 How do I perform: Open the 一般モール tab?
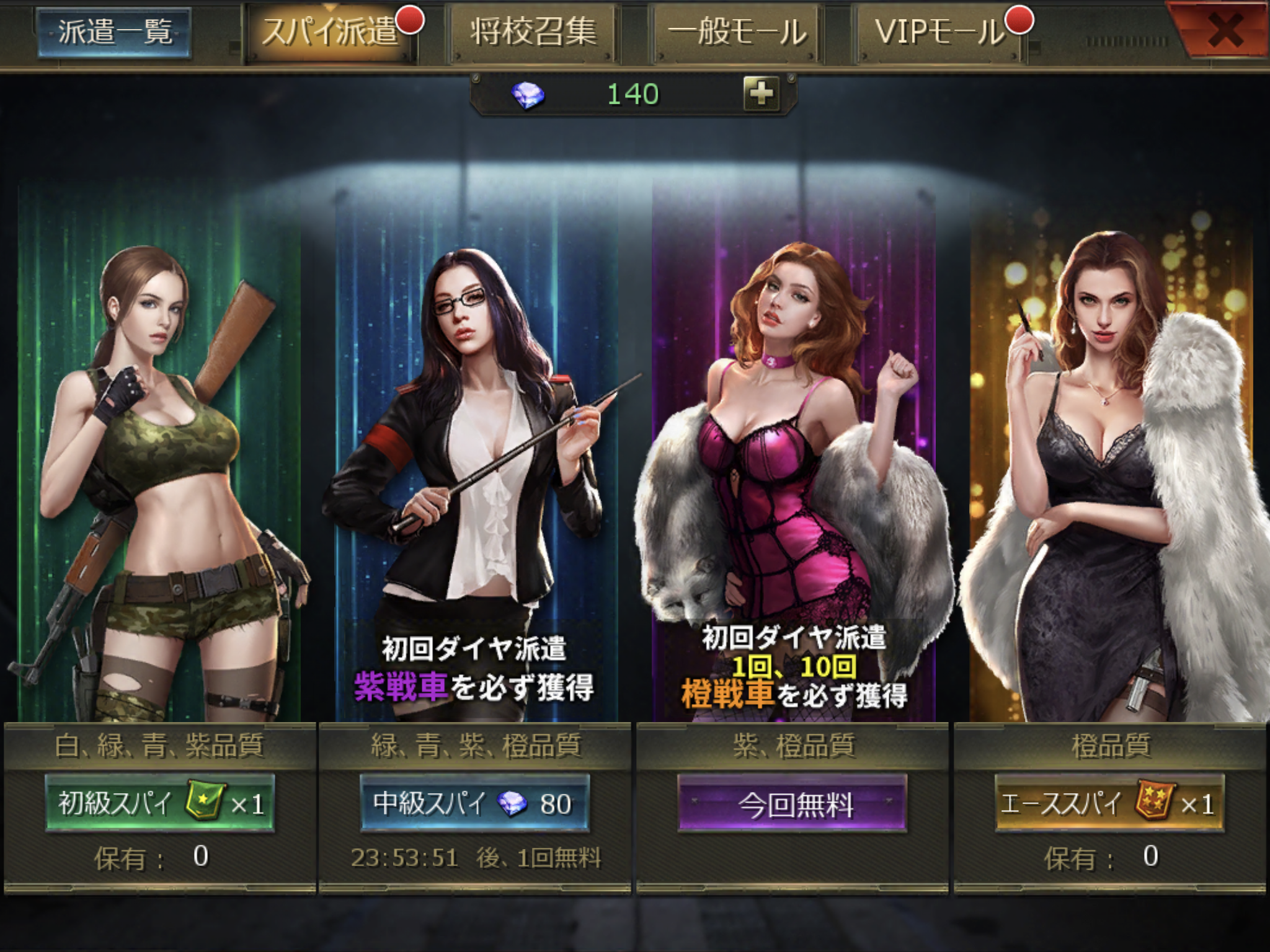737,32
